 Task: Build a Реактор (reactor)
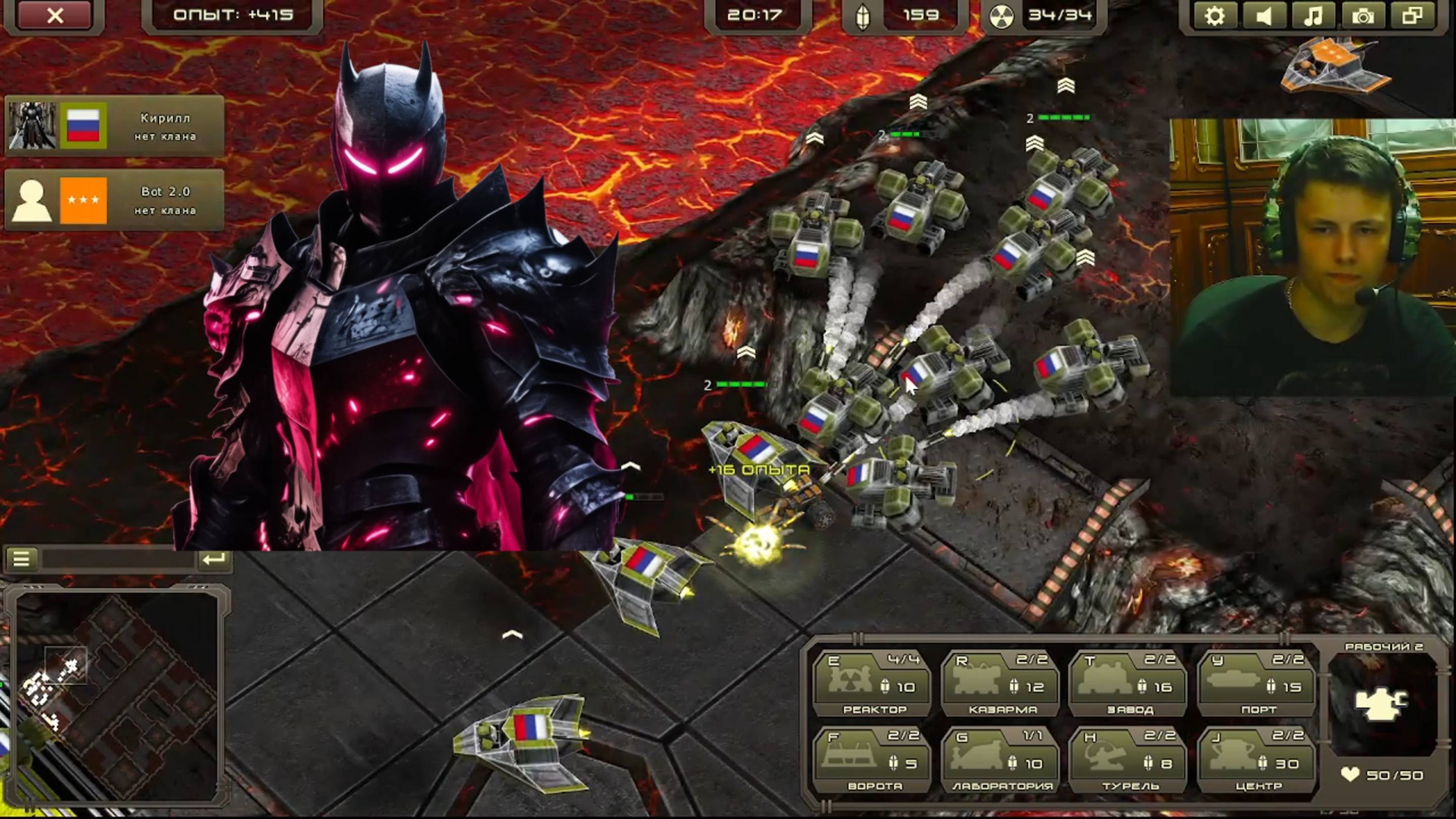[x=872, y=684]
